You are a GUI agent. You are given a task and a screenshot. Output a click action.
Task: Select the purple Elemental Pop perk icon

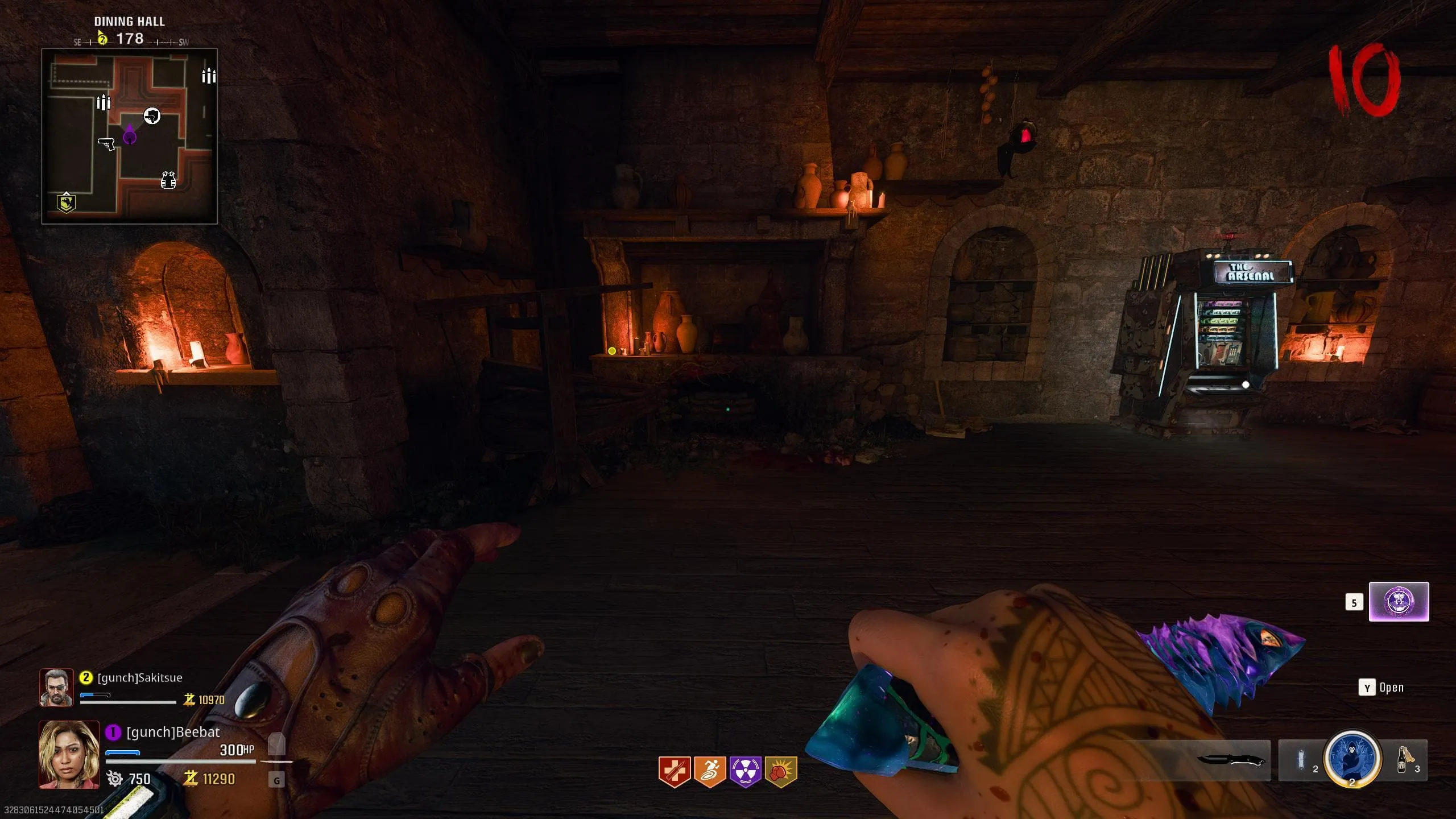pyautogui.click(x=745, y=771)
